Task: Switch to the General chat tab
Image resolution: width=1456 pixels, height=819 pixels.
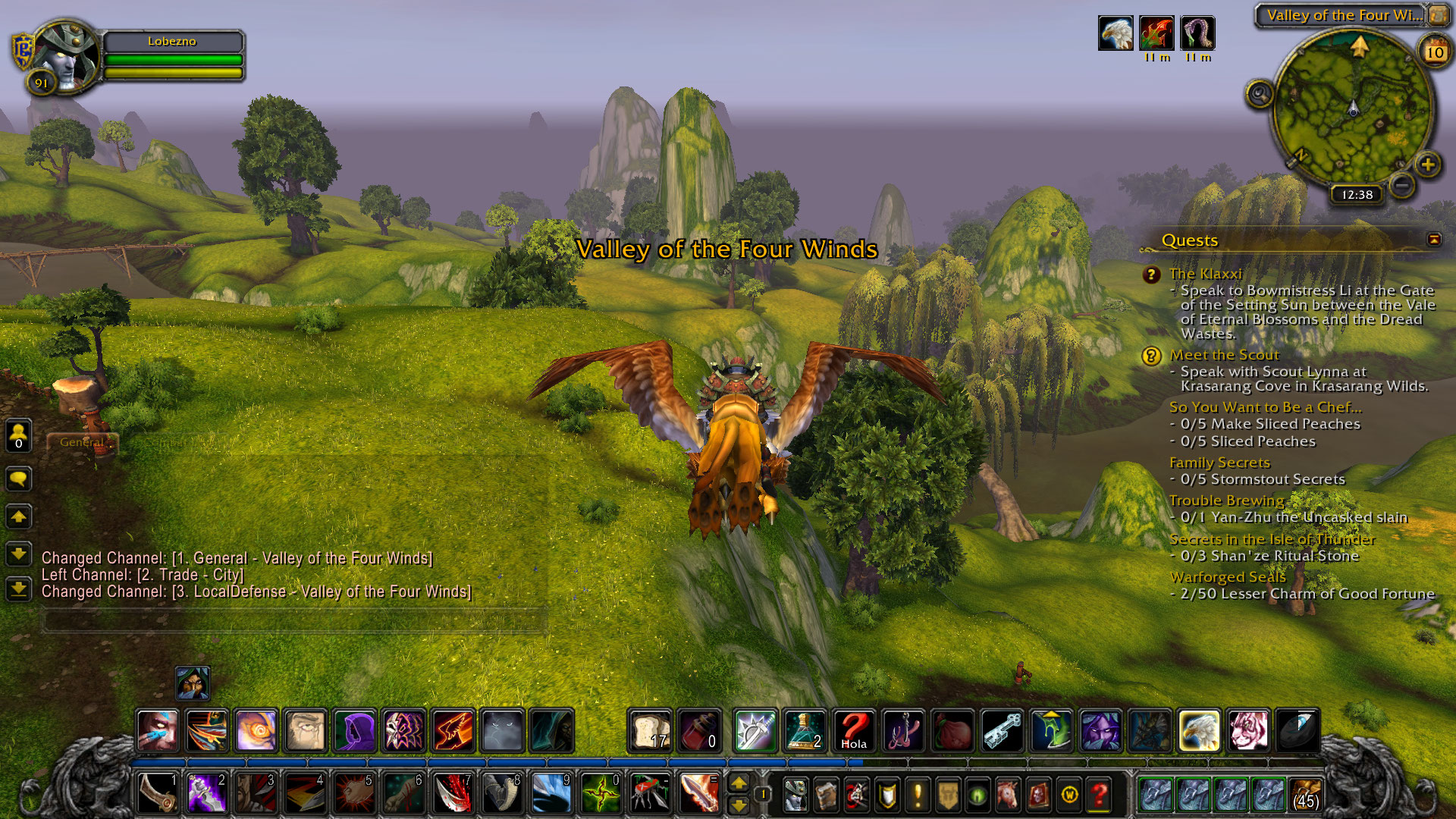Action: 82,442
